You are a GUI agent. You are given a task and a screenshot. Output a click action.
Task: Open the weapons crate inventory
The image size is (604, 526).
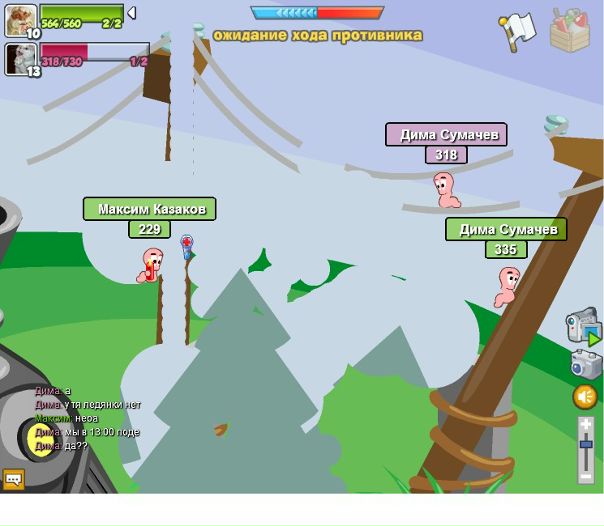(x=569, y=30)
